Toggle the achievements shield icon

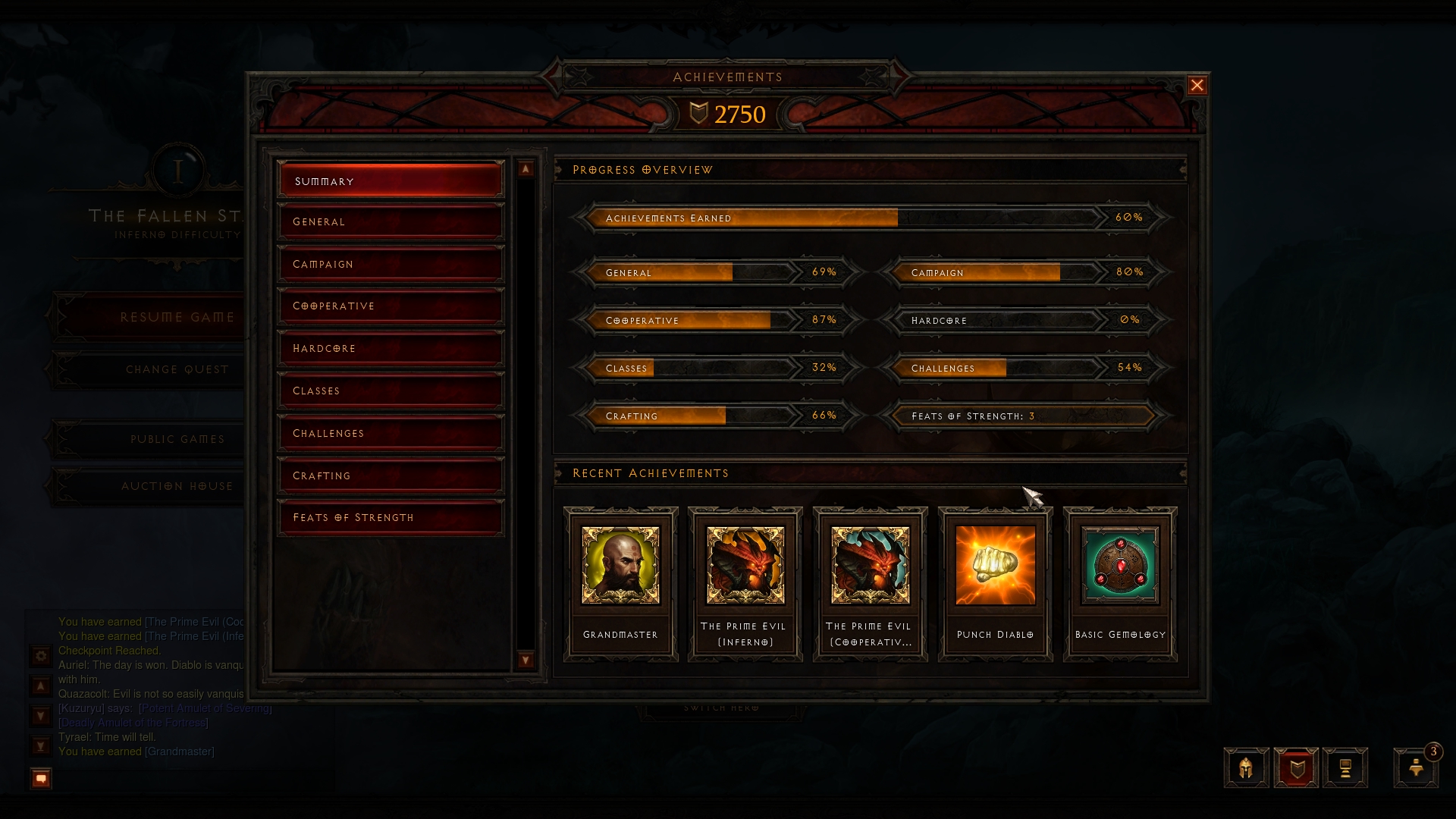pos(1296,768)
